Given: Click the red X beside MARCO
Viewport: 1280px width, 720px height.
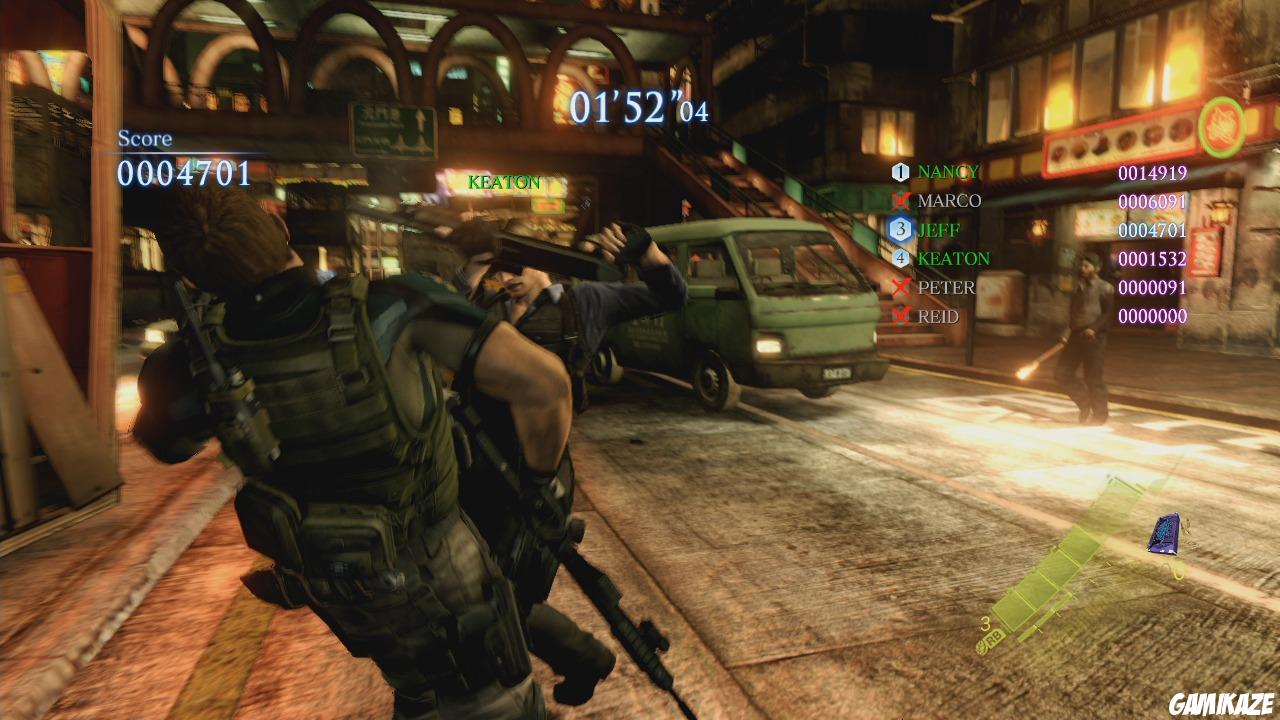Looking at the screenshot, I should [899, 200].
